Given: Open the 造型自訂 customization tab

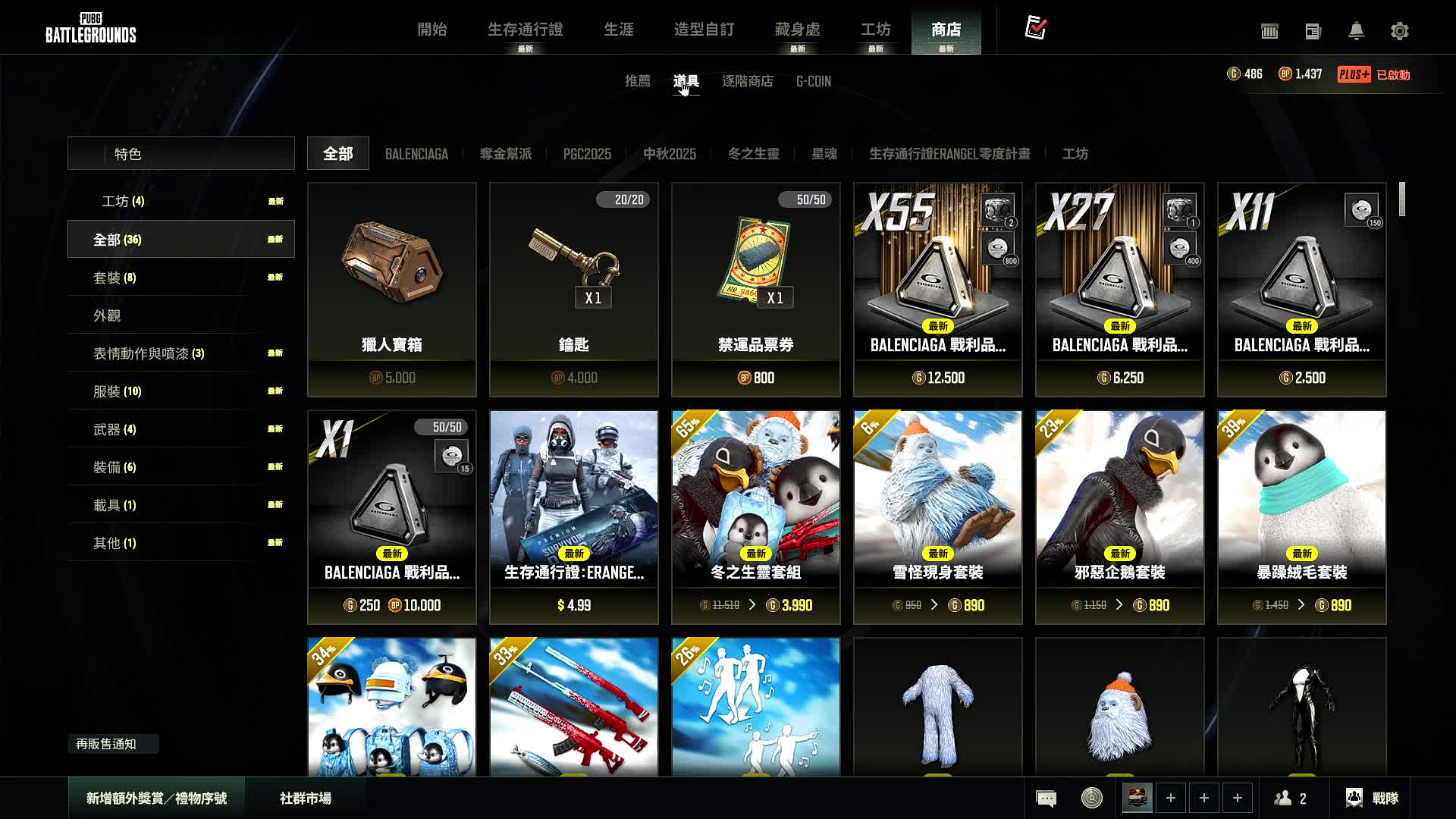Looking at the screenshot, I should click(x=704, y=30).
